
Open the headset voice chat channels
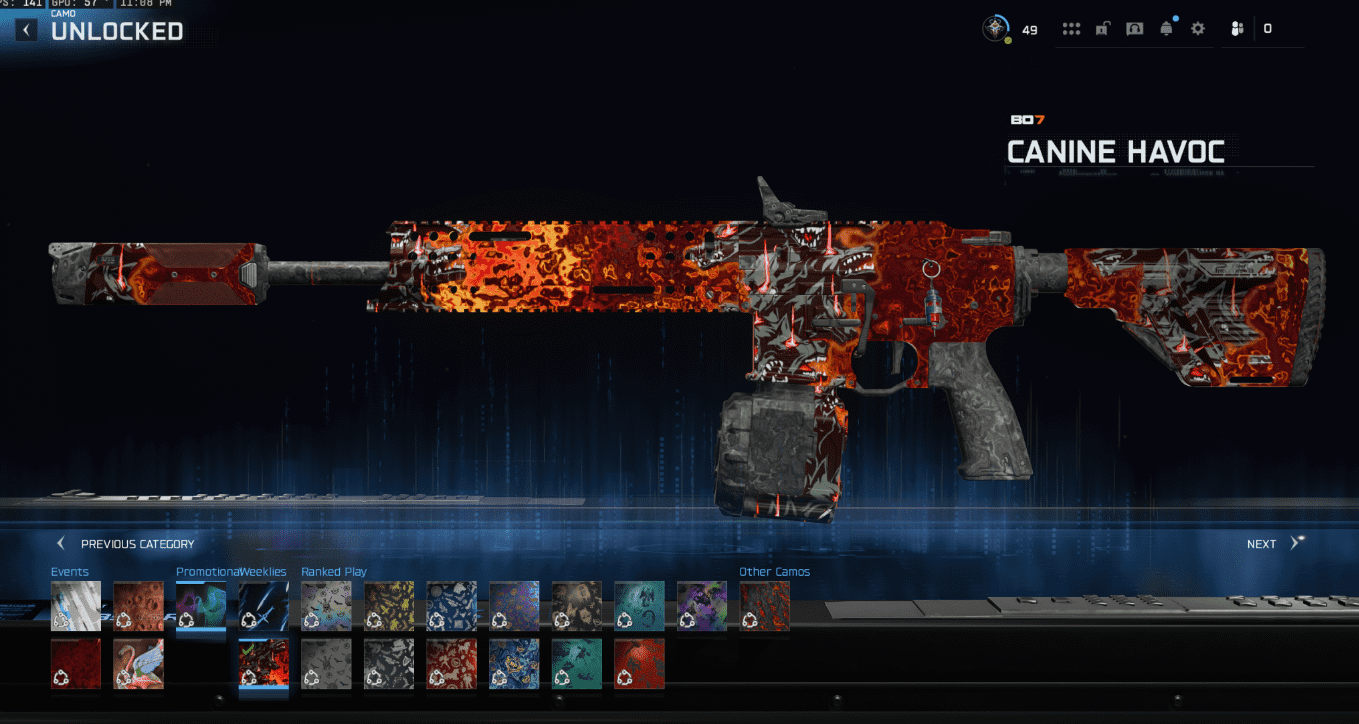(x=1134, y=29)
